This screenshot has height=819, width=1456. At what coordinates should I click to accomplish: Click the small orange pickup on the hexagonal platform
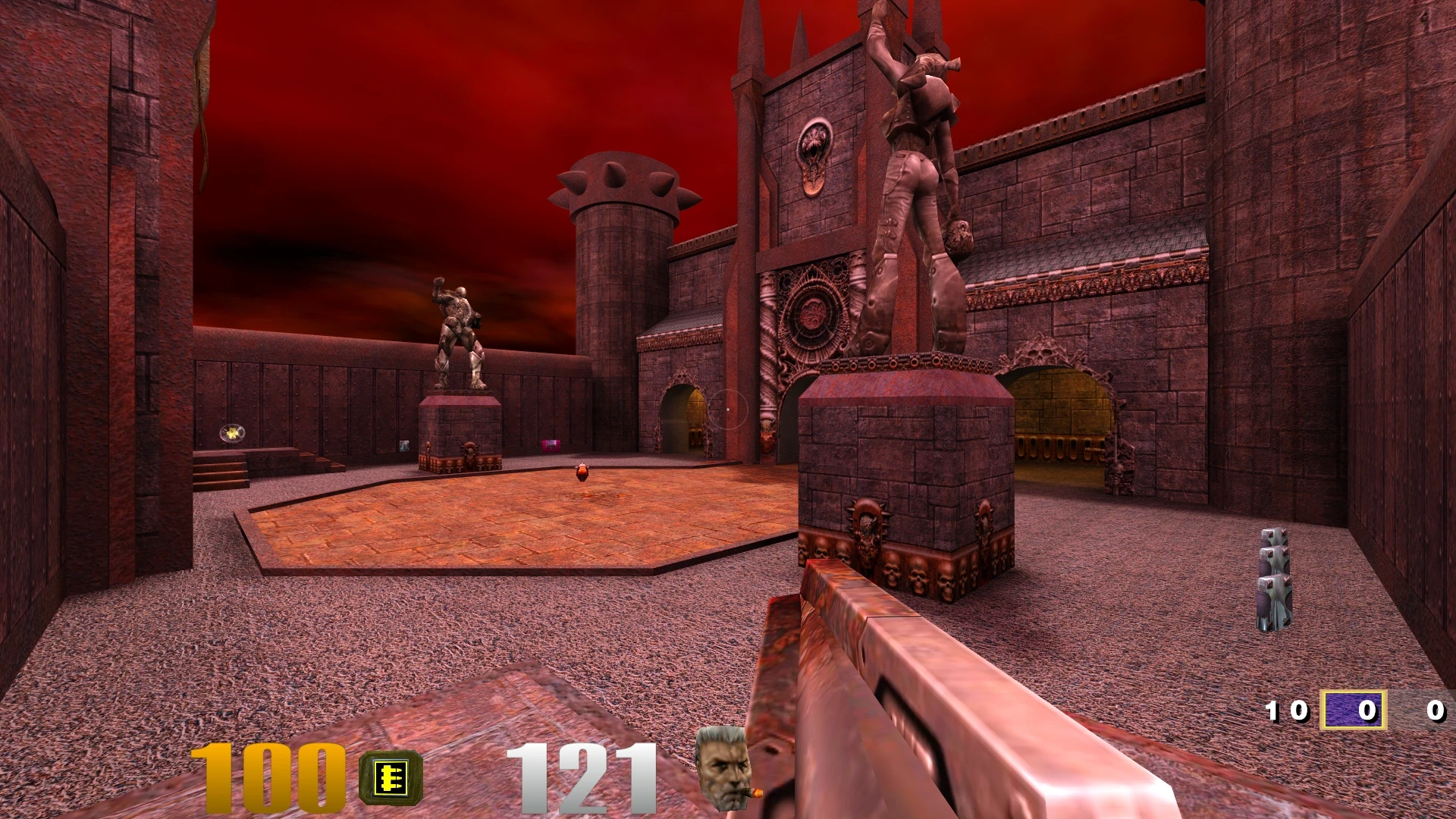(580, 472)
